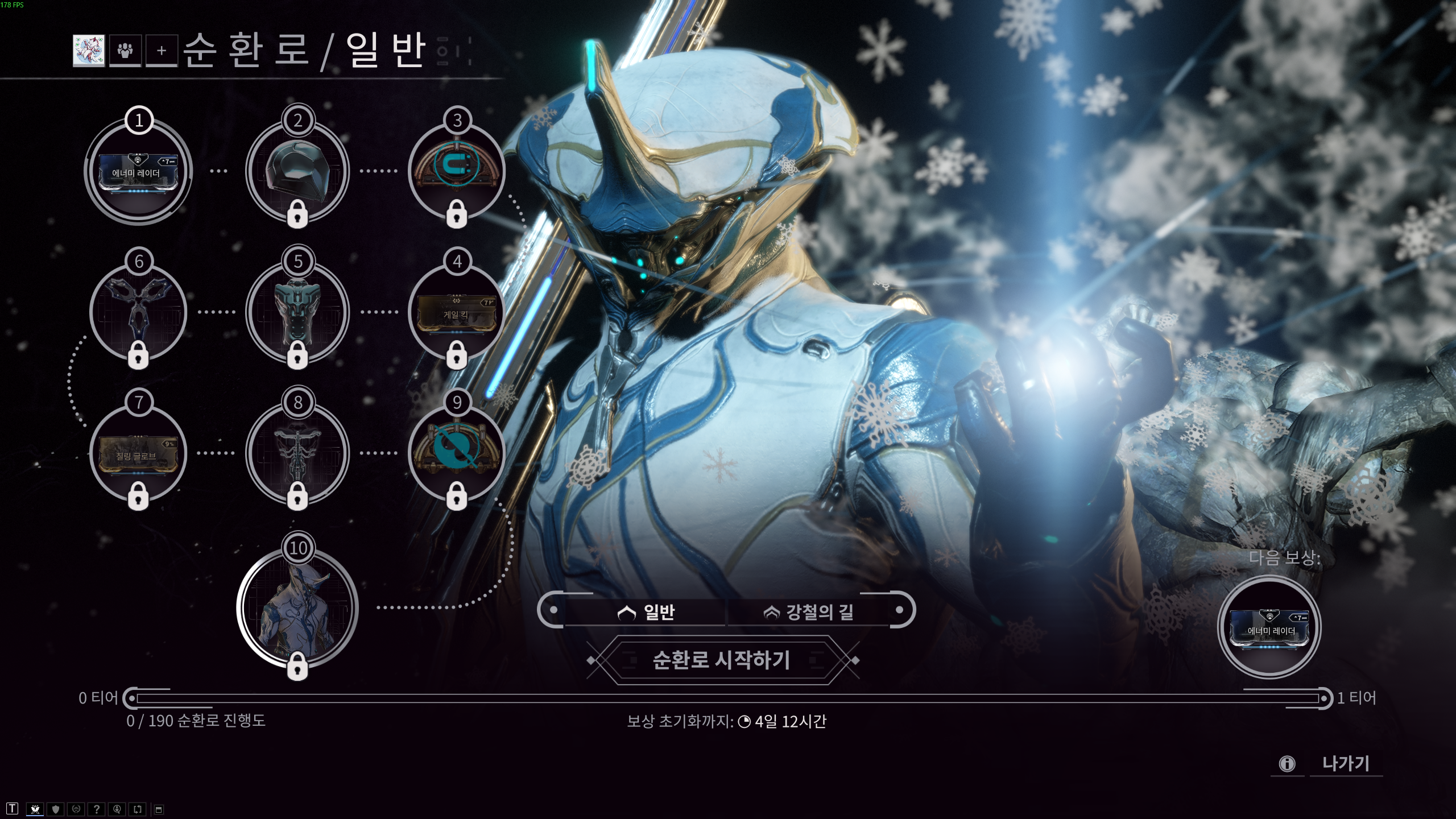
Task: Toggle the shield status icon in taskbar
Action: [55, 810]
